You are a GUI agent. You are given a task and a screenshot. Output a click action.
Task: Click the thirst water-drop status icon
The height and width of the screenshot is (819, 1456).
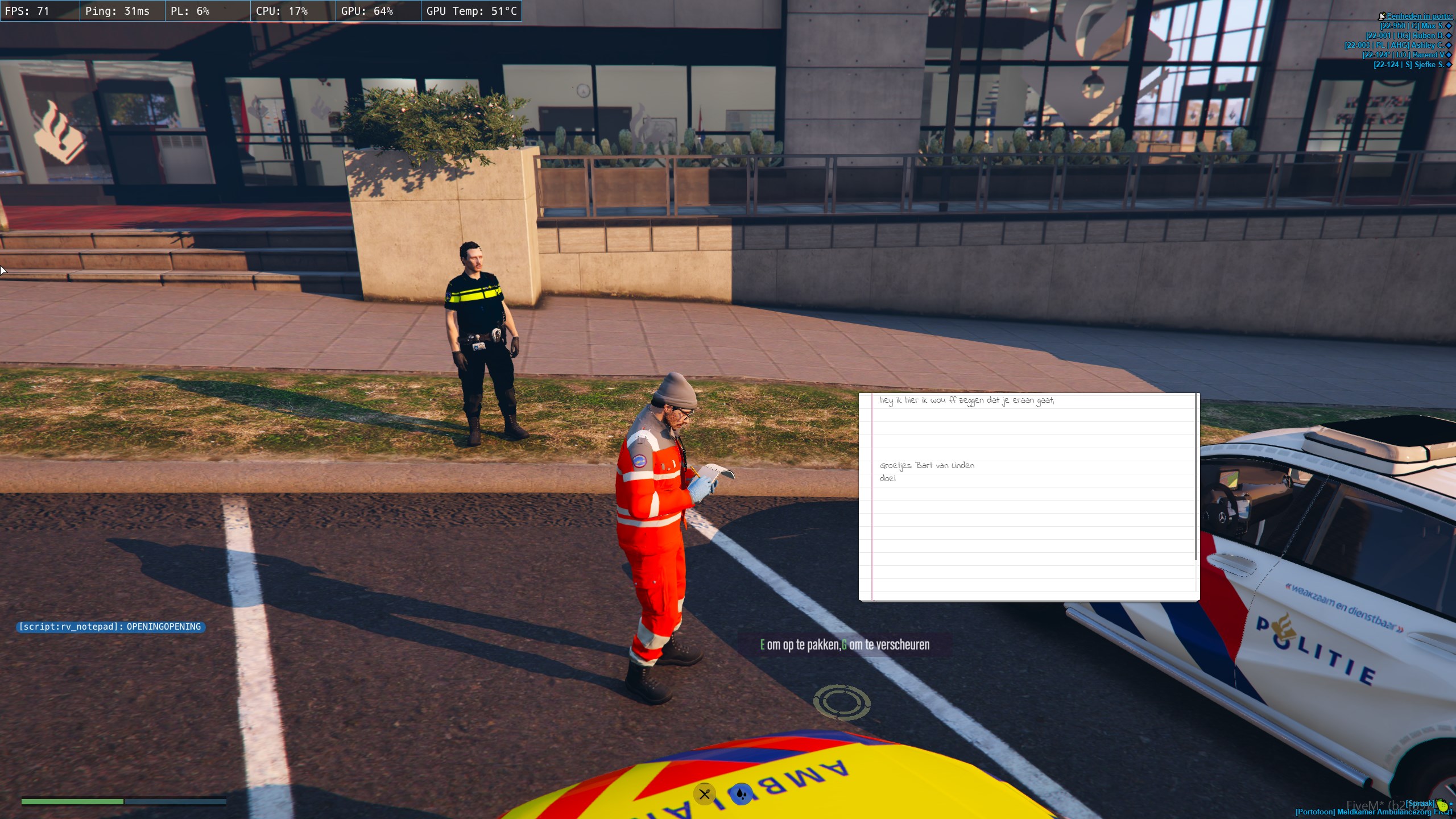point(741,794)
